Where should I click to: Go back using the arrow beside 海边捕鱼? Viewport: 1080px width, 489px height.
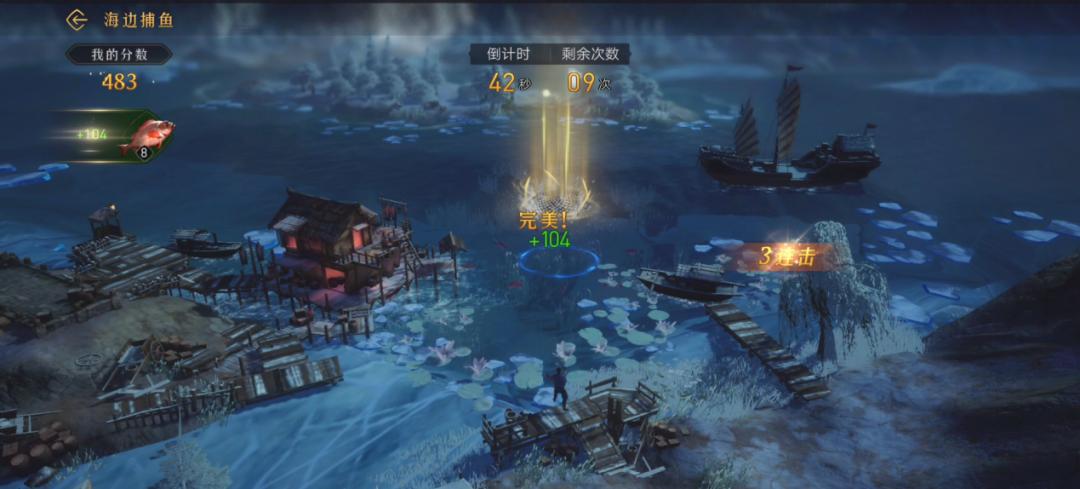tap(77, 20)
